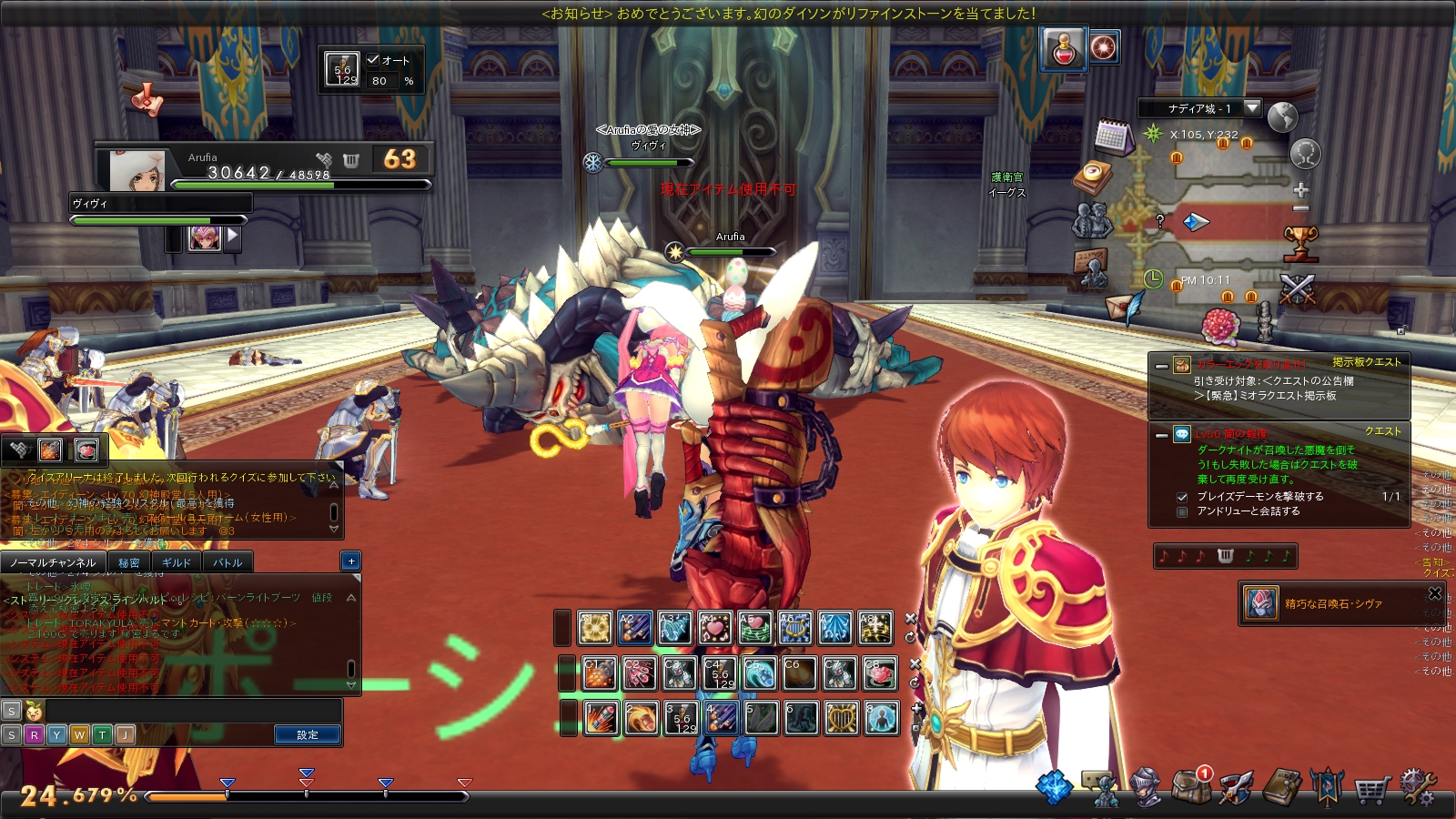Open the shopping cart item shop
1456x819 pixels.
[x=1371, y=790]
